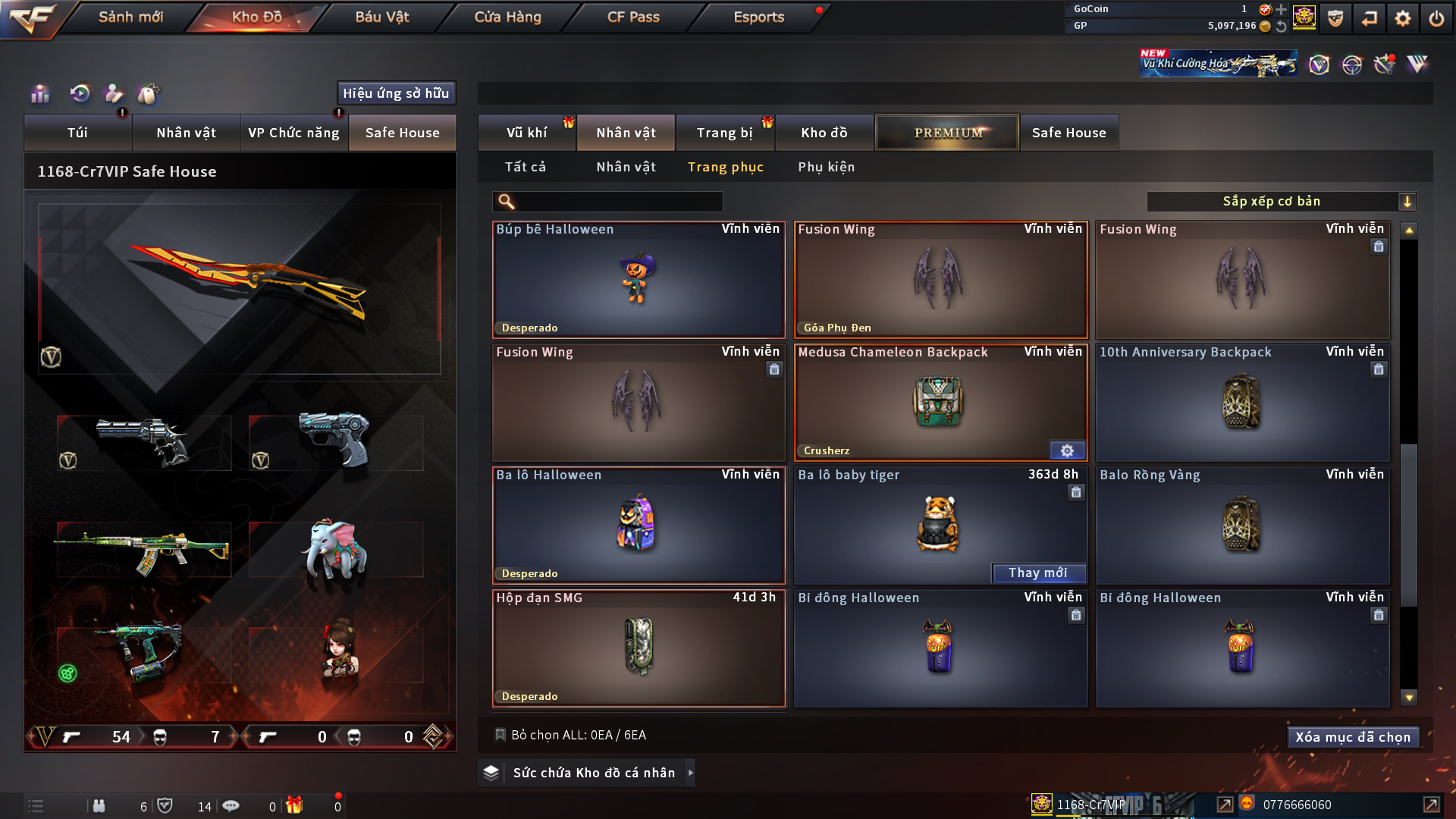The height and width of the screenshot is (819, 1456).
Task: Open the Sắp xếp cơ bản sort dropdown
Action: [x=1281, y=202]
